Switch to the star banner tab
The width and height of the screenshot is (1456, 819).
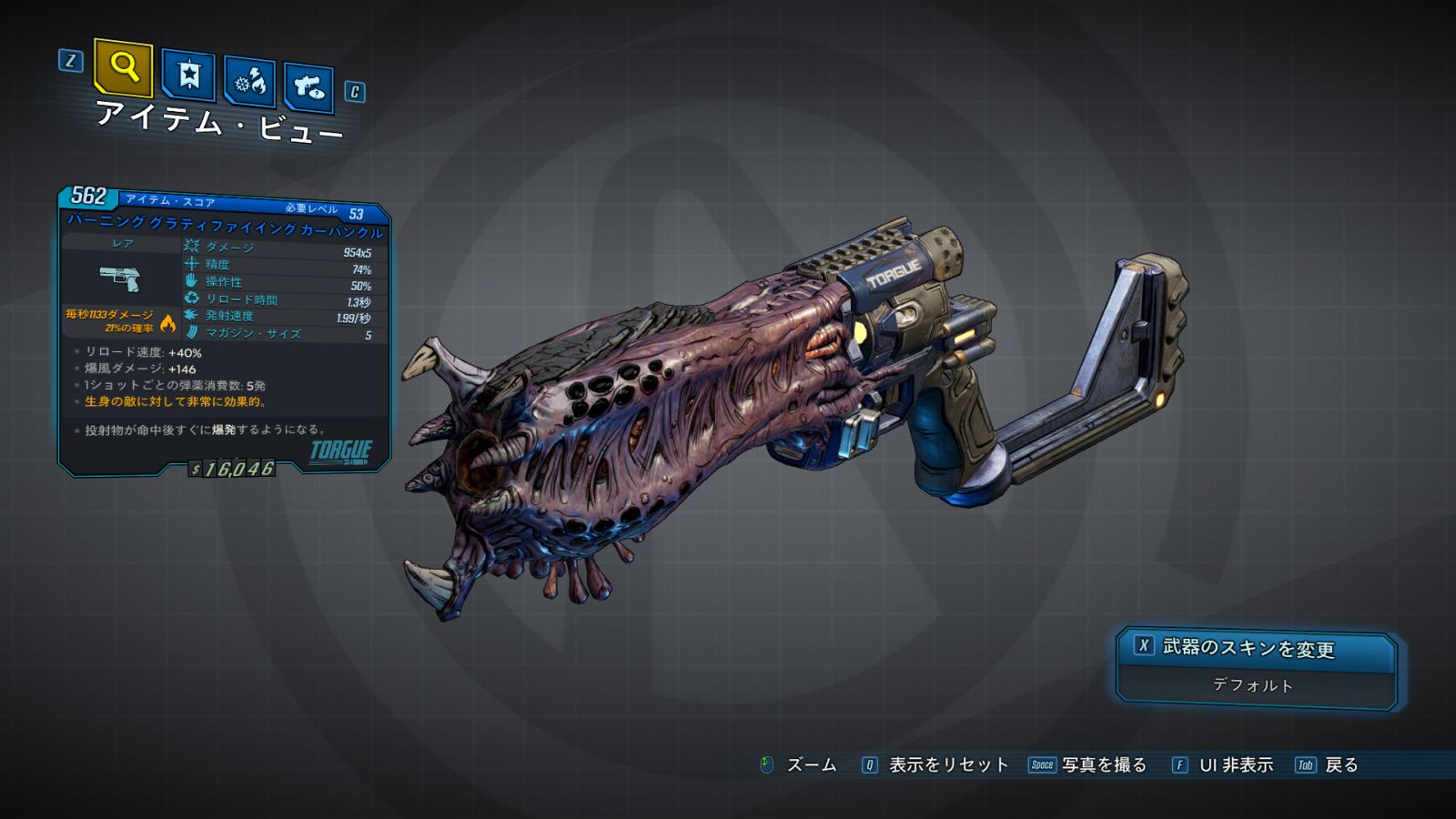coord(188,75)
